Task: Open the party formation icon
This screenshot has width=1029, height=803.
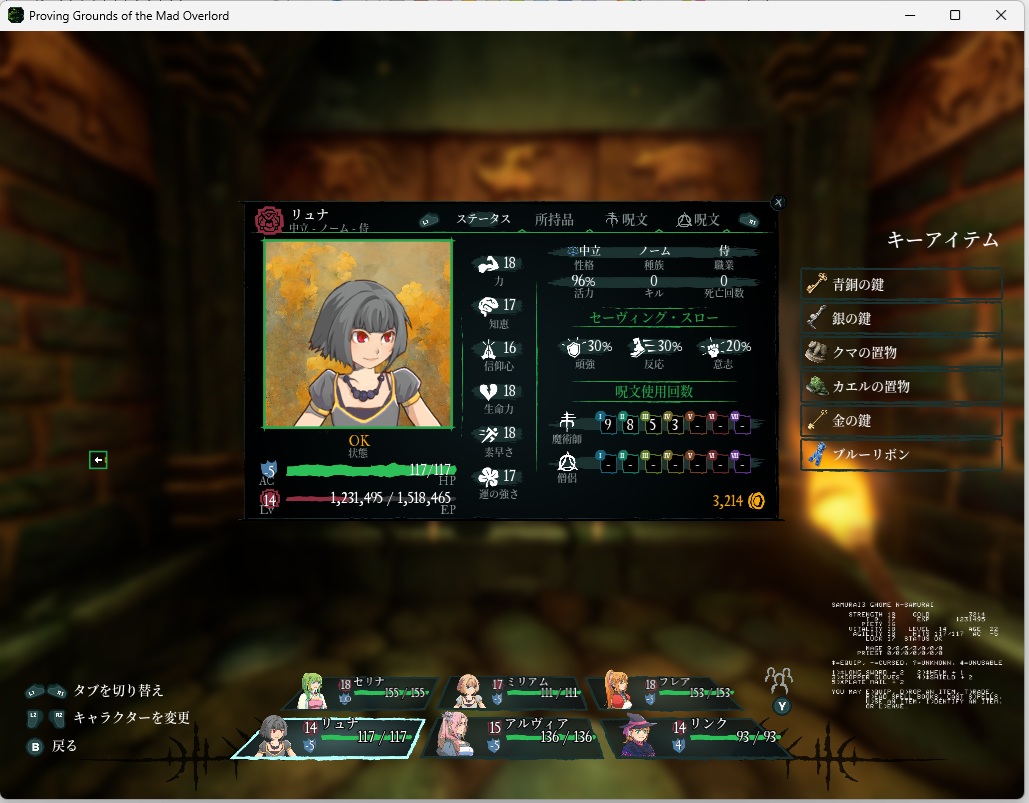Action: click(x=779, y=681)
